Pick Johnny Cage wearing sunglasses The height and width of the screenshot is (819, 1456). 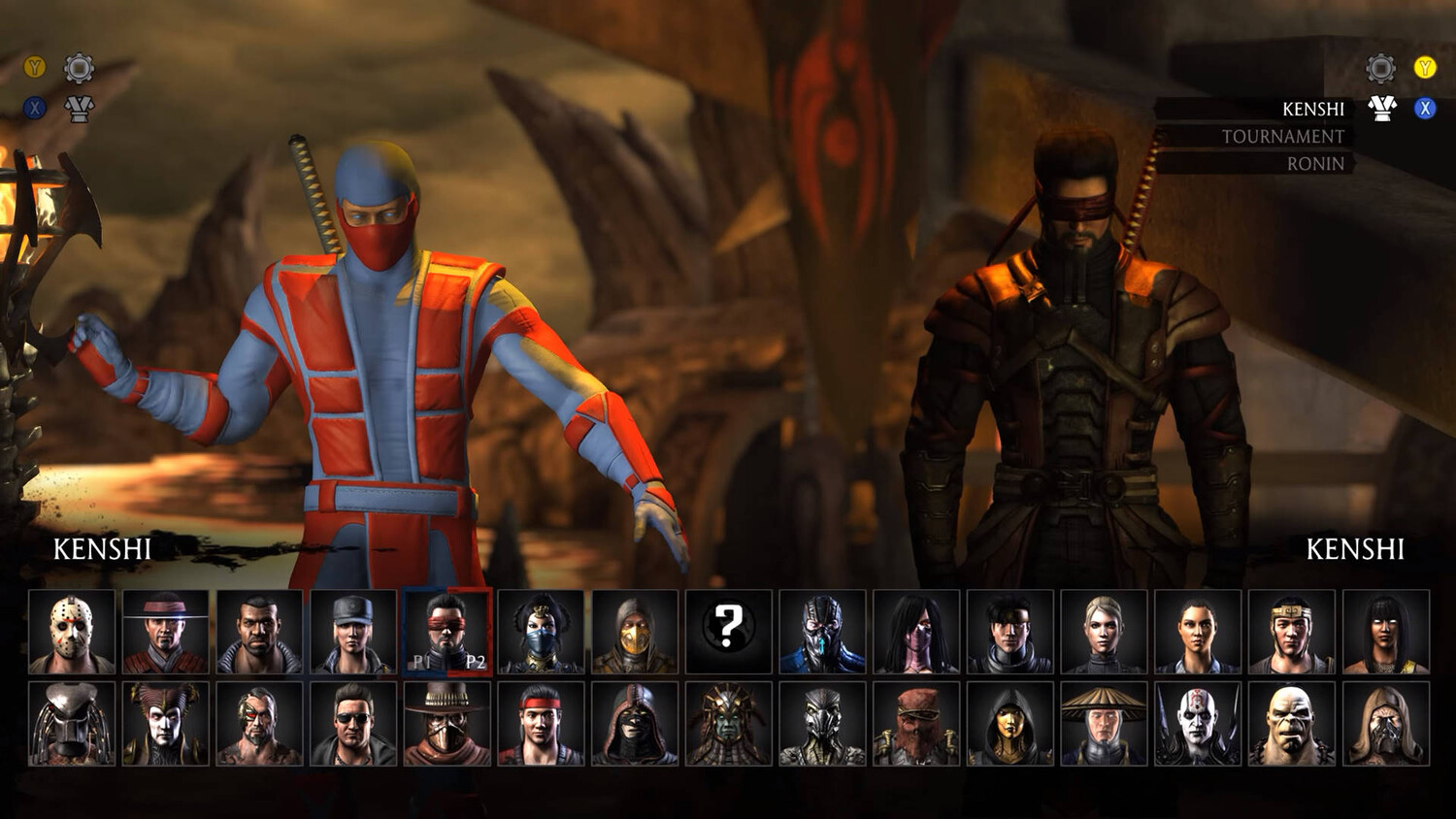[353, 724]
